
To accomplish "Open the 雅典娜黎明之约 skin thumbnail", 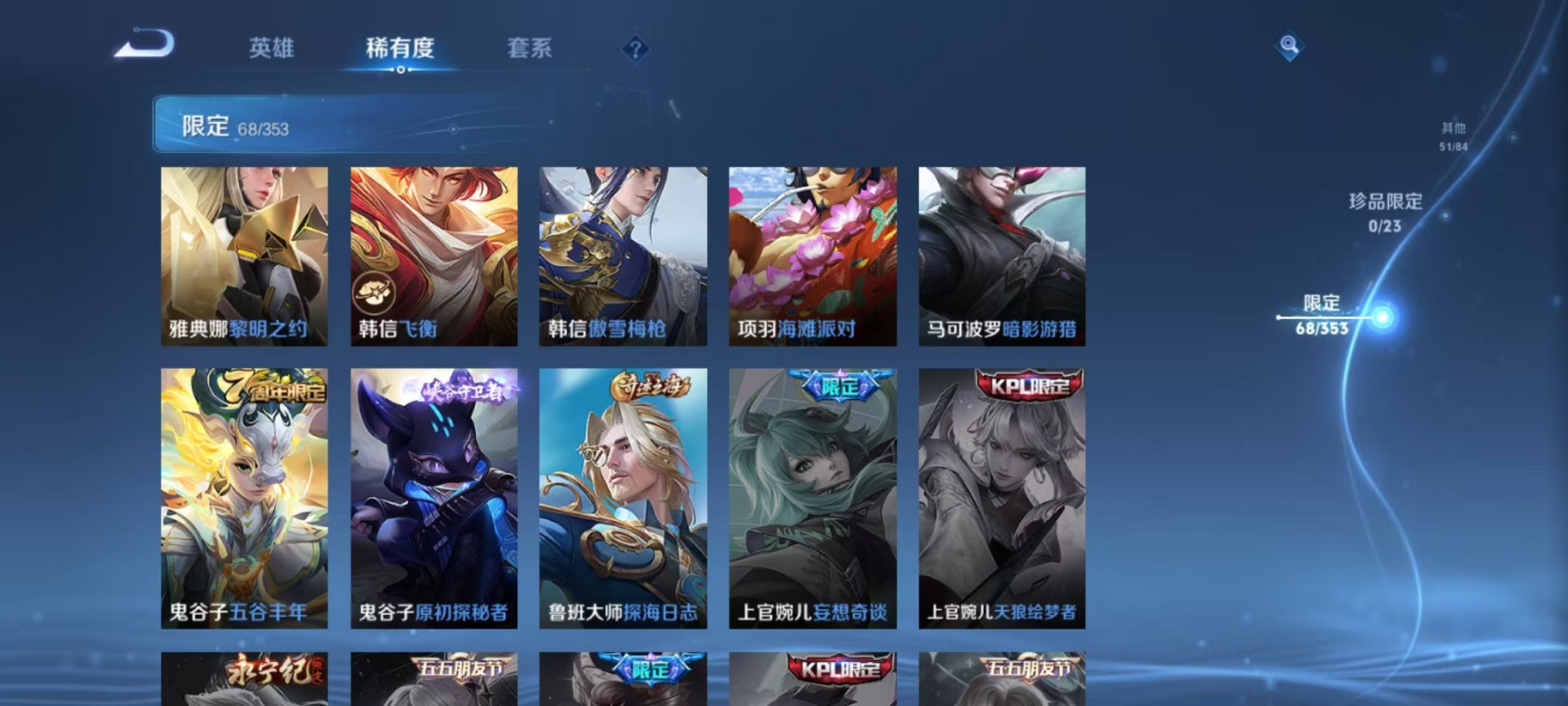I will pyautogui.click(x=244, y=254).
